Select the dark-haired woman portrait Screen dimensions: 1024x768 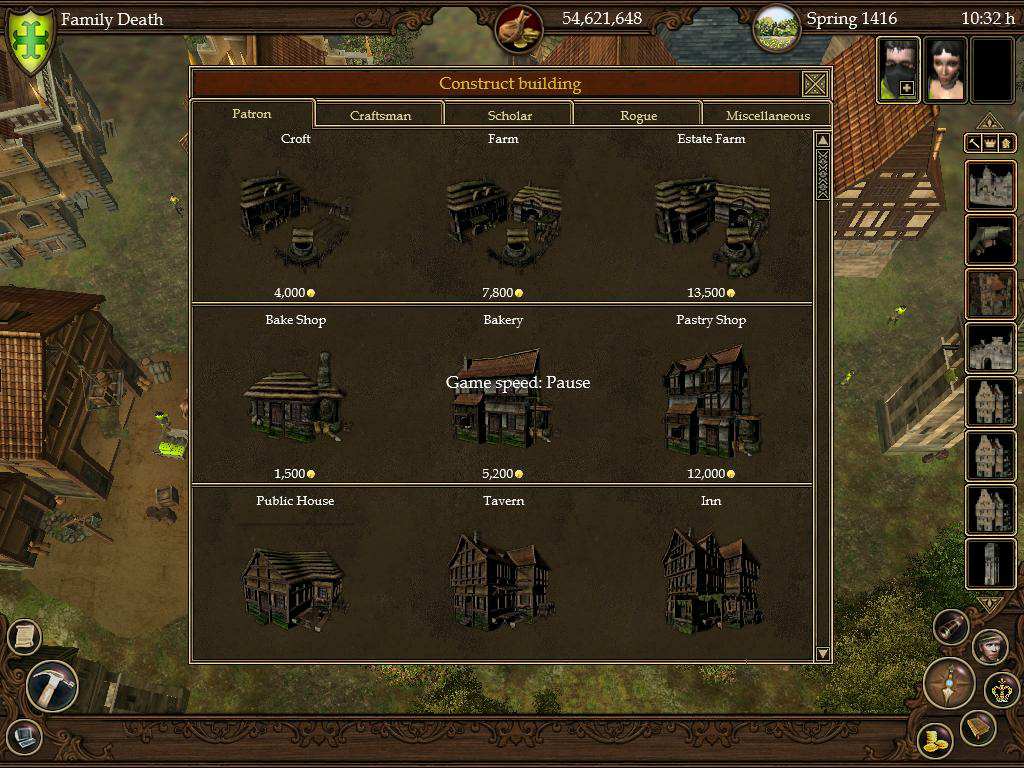[945, 70]
